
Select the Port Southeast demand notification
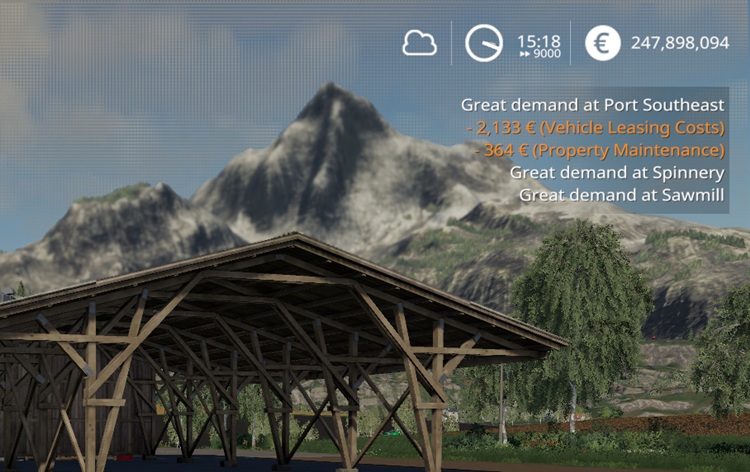coord(592,105)
